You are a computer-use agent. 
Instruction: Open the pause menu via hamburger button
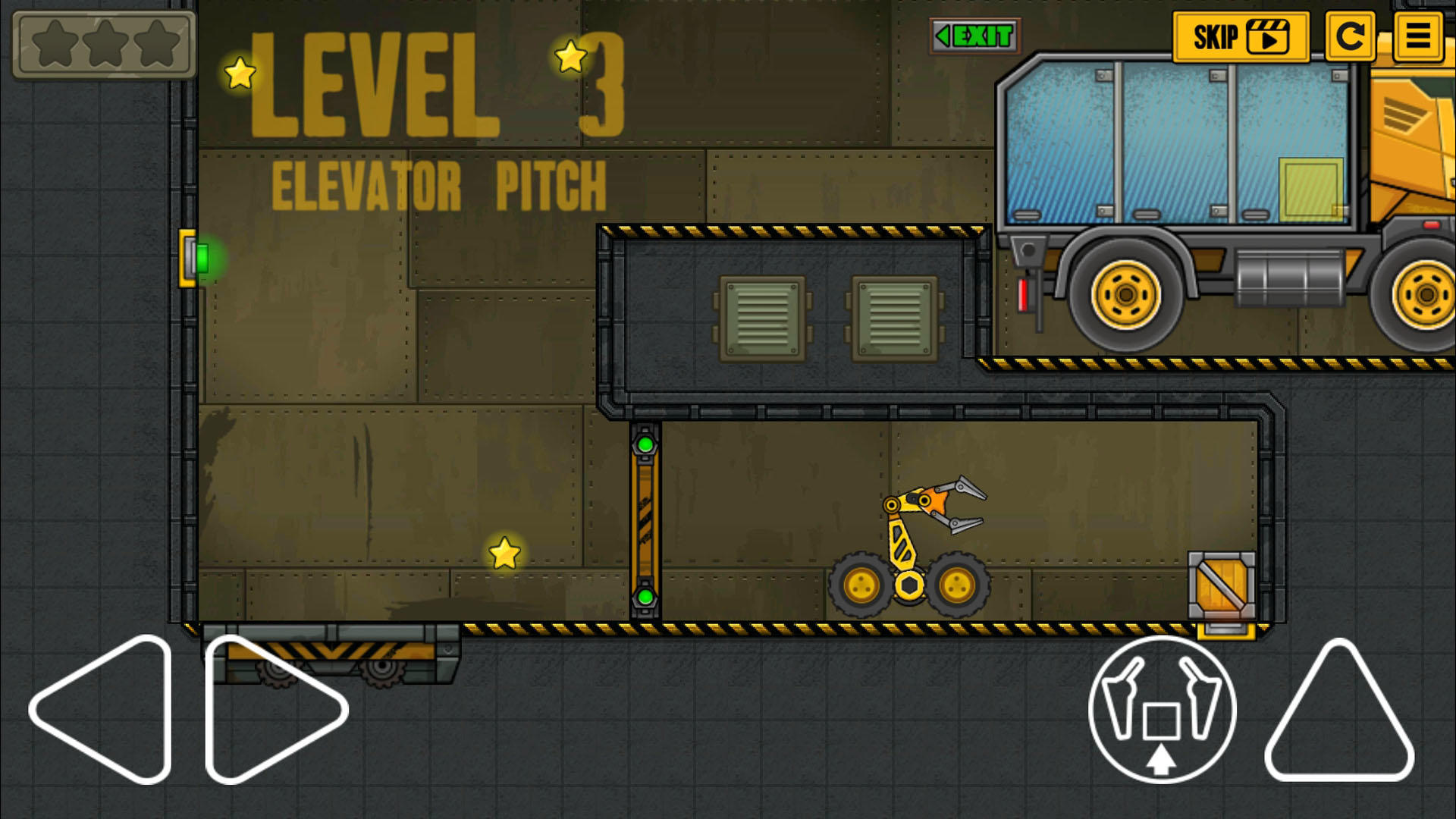point(1417,38)
